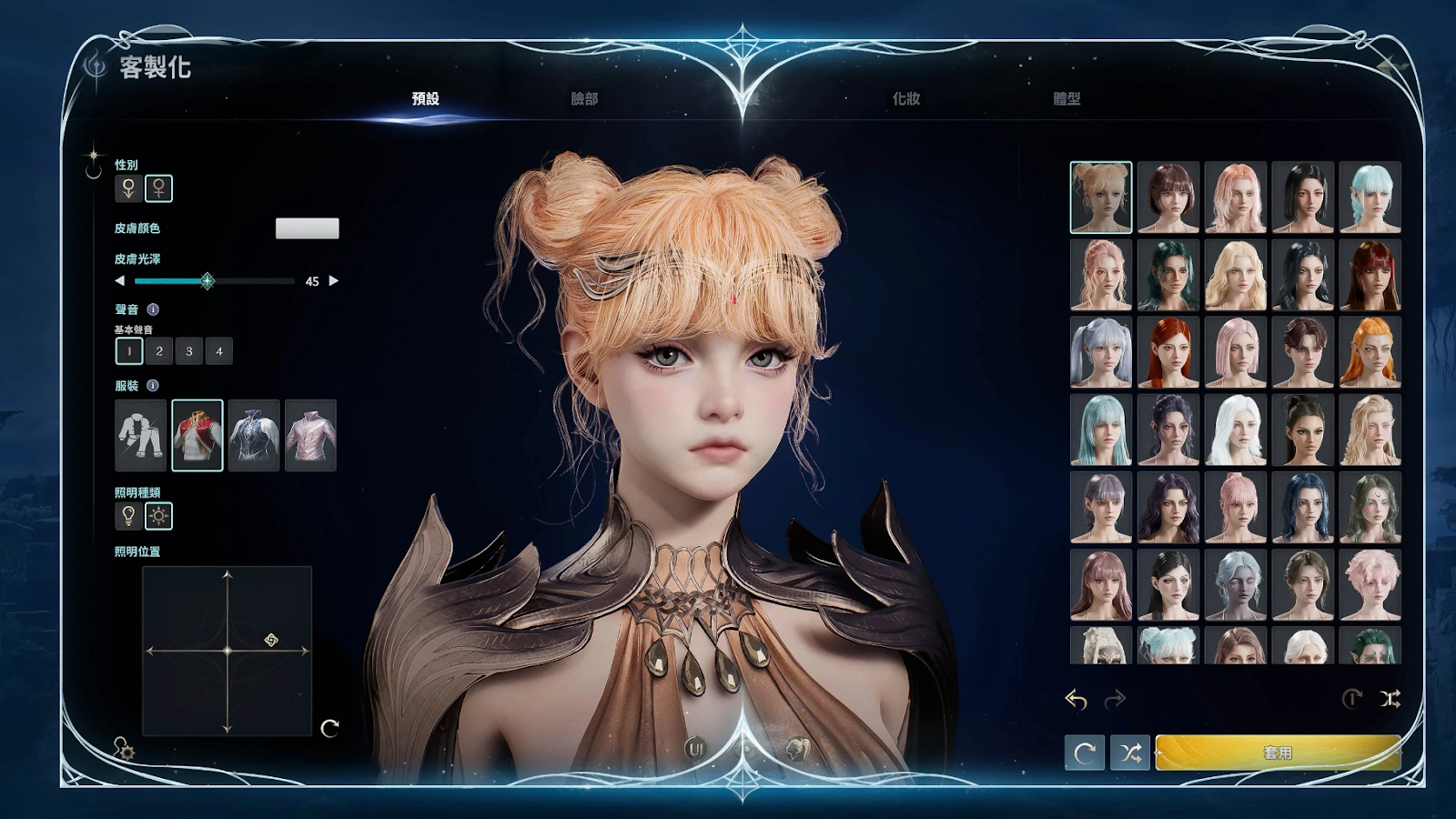Screen dimensions: 1456x819
Task: Undo the last change
Action: coord(1077,699)
